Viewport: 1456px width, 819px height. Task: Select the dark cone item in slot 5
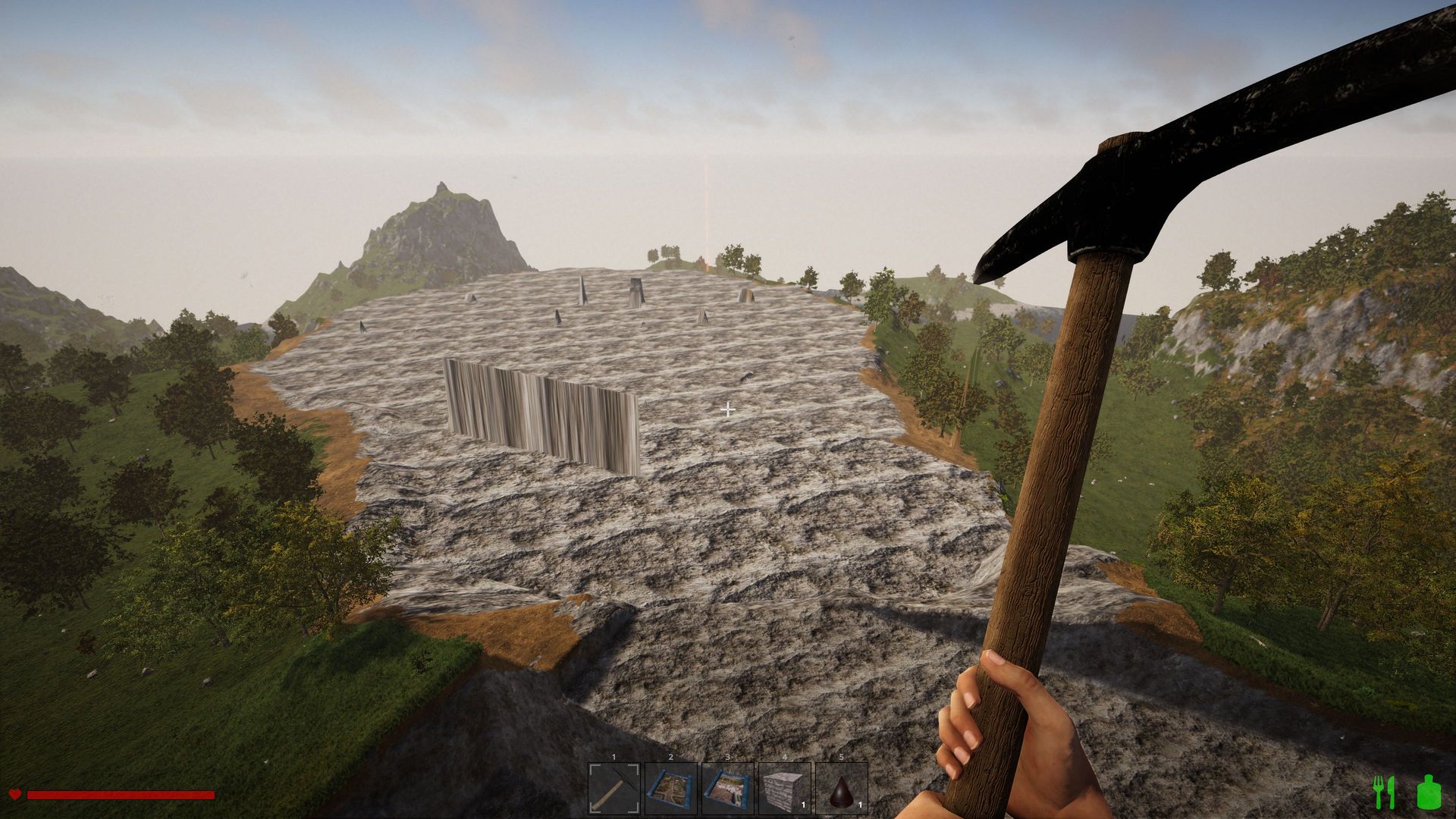(x=842, y=789)
